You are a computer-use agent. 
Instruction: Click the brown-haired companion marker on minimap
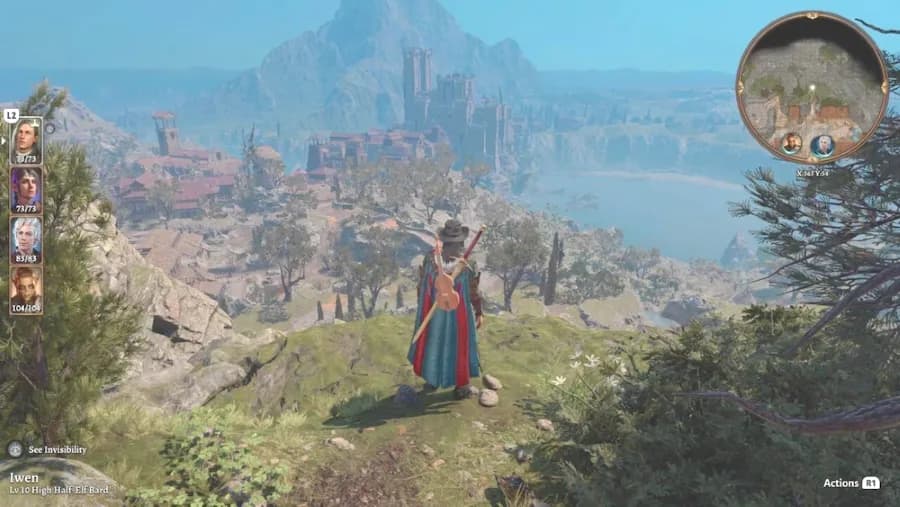(791, 143)
